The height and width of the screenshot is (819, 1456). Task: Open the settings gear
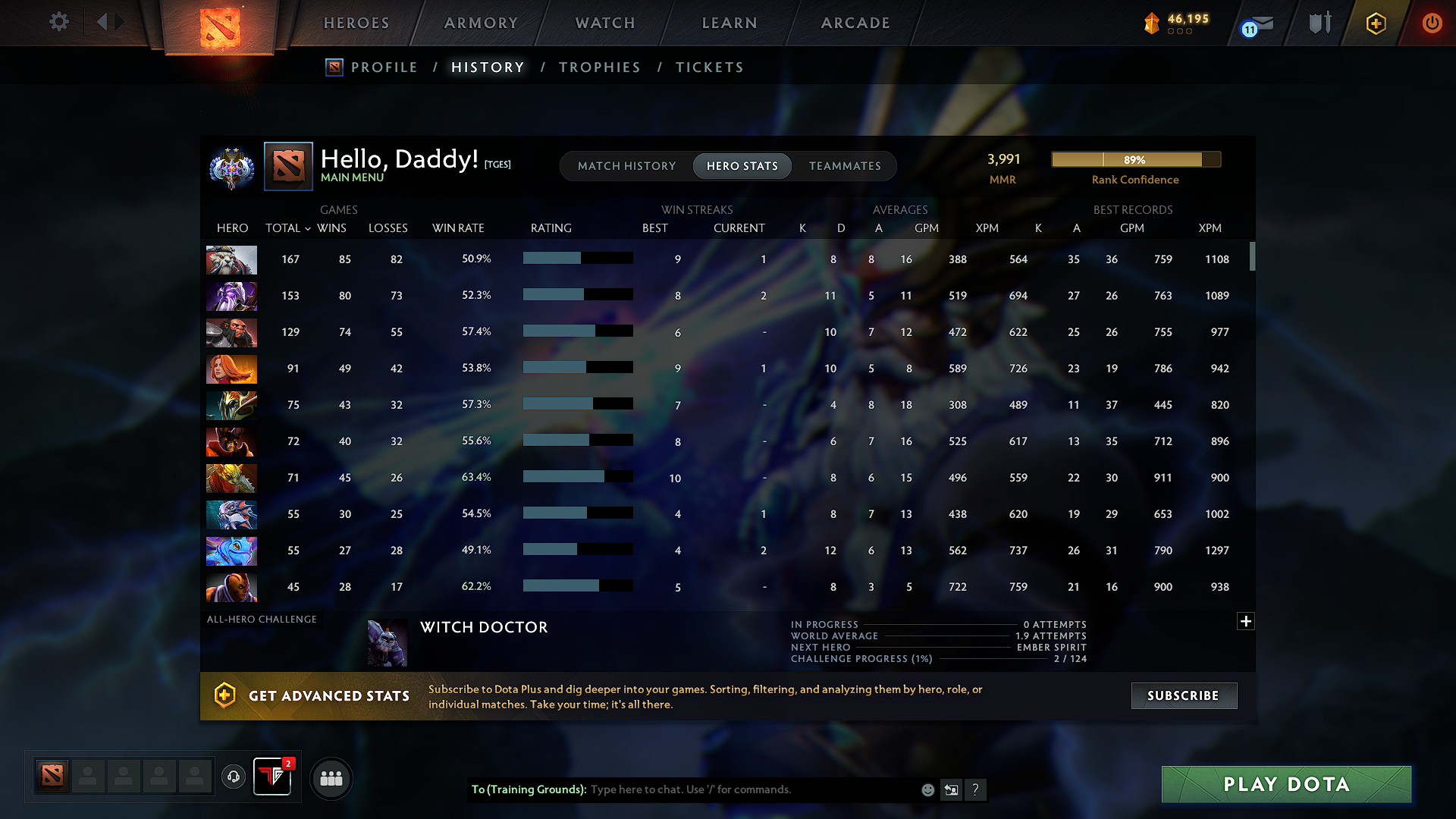[x=58, y=22]
